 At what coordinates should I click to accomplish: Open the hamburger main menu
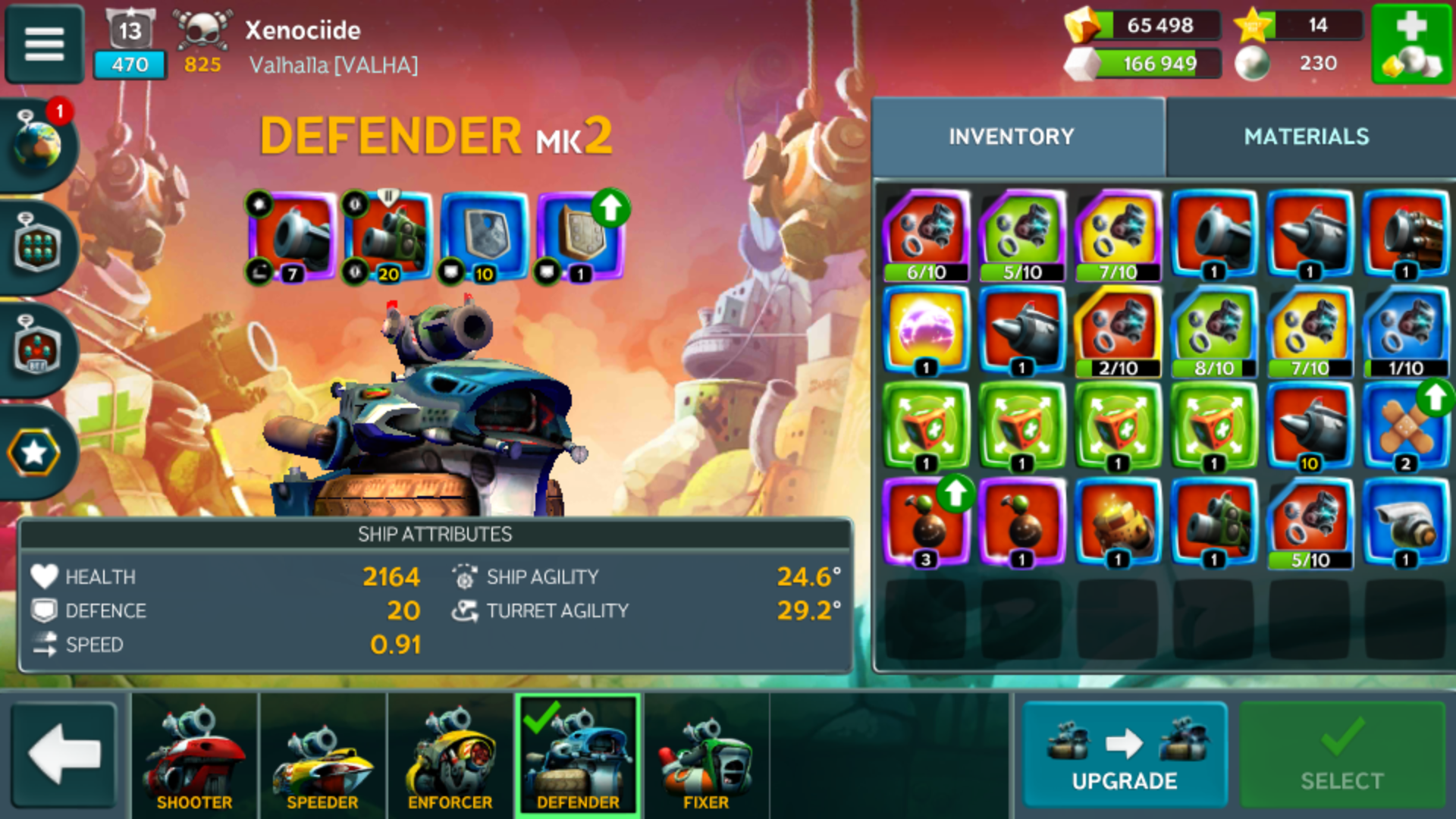[44, 44]
